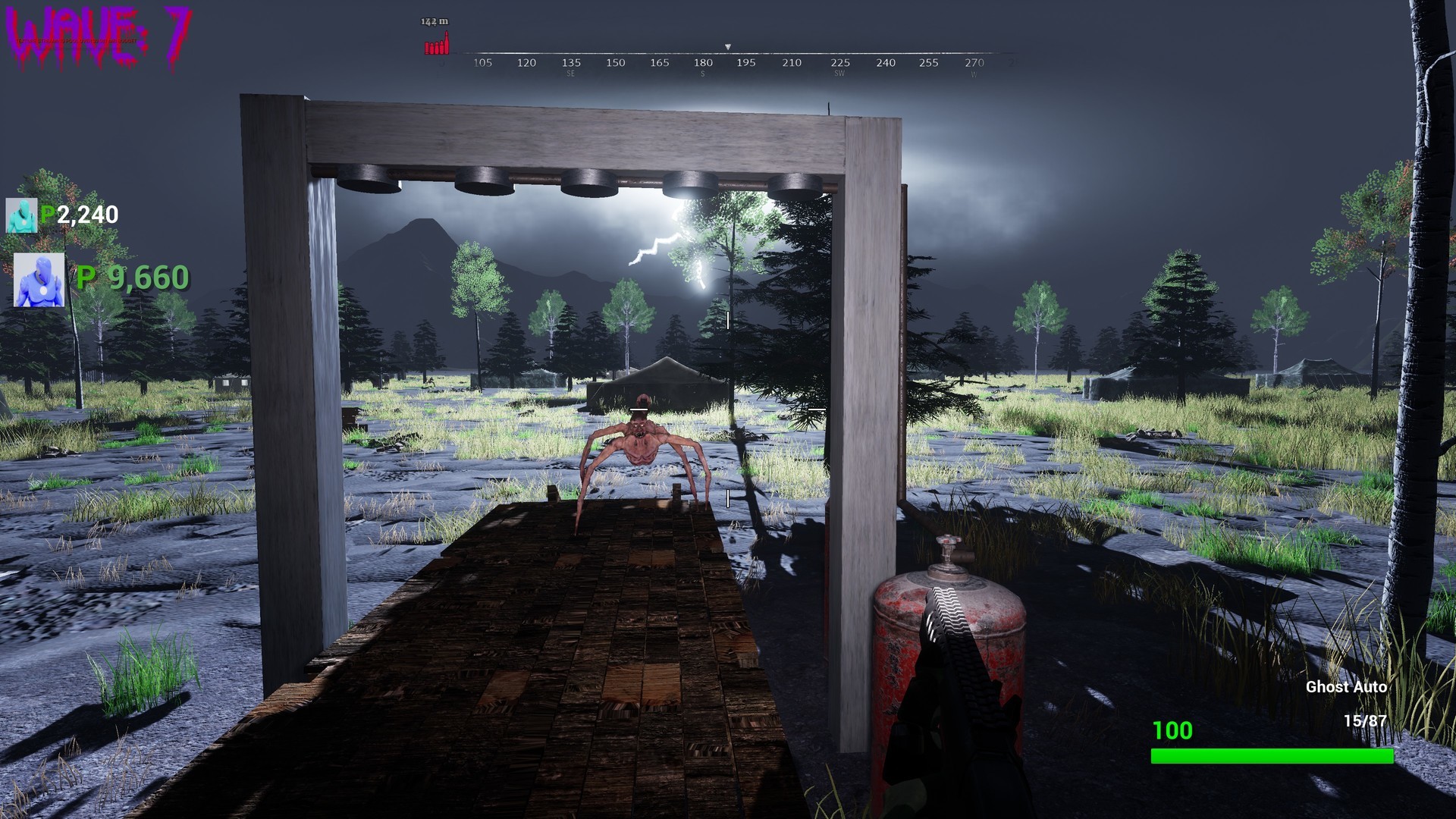This screenshot has width=1456, height=819.
Task: Click the crosshair at screen center
Action: pos(726,409)
